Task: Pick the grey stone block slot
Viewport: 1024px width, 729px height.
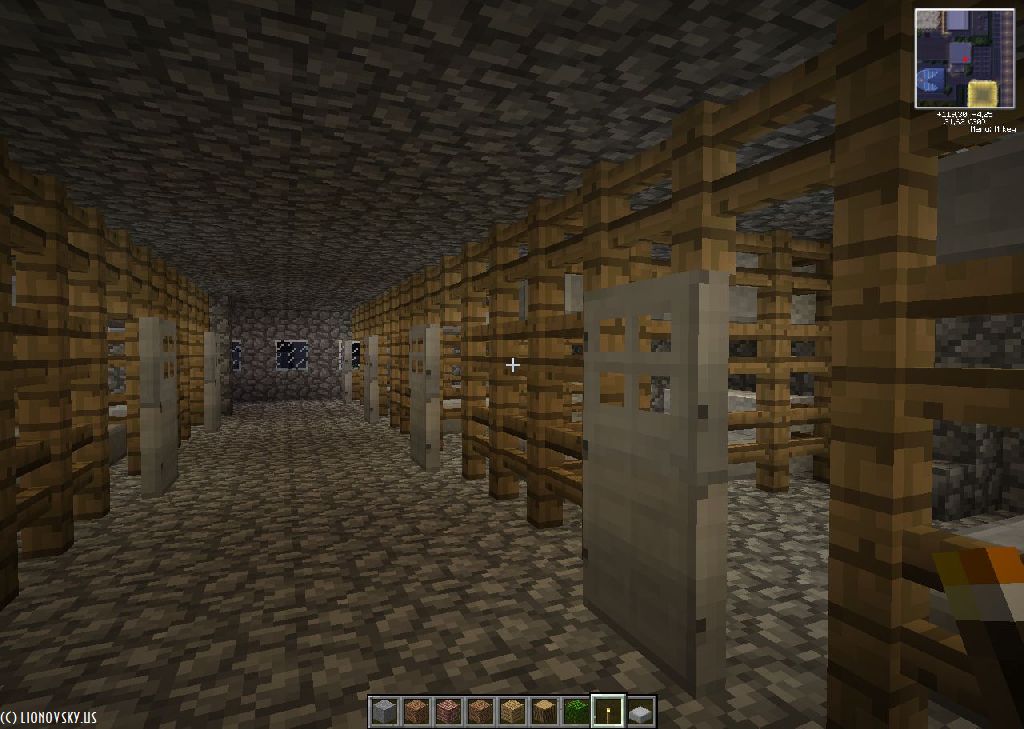Action: (x=384, y=711)
